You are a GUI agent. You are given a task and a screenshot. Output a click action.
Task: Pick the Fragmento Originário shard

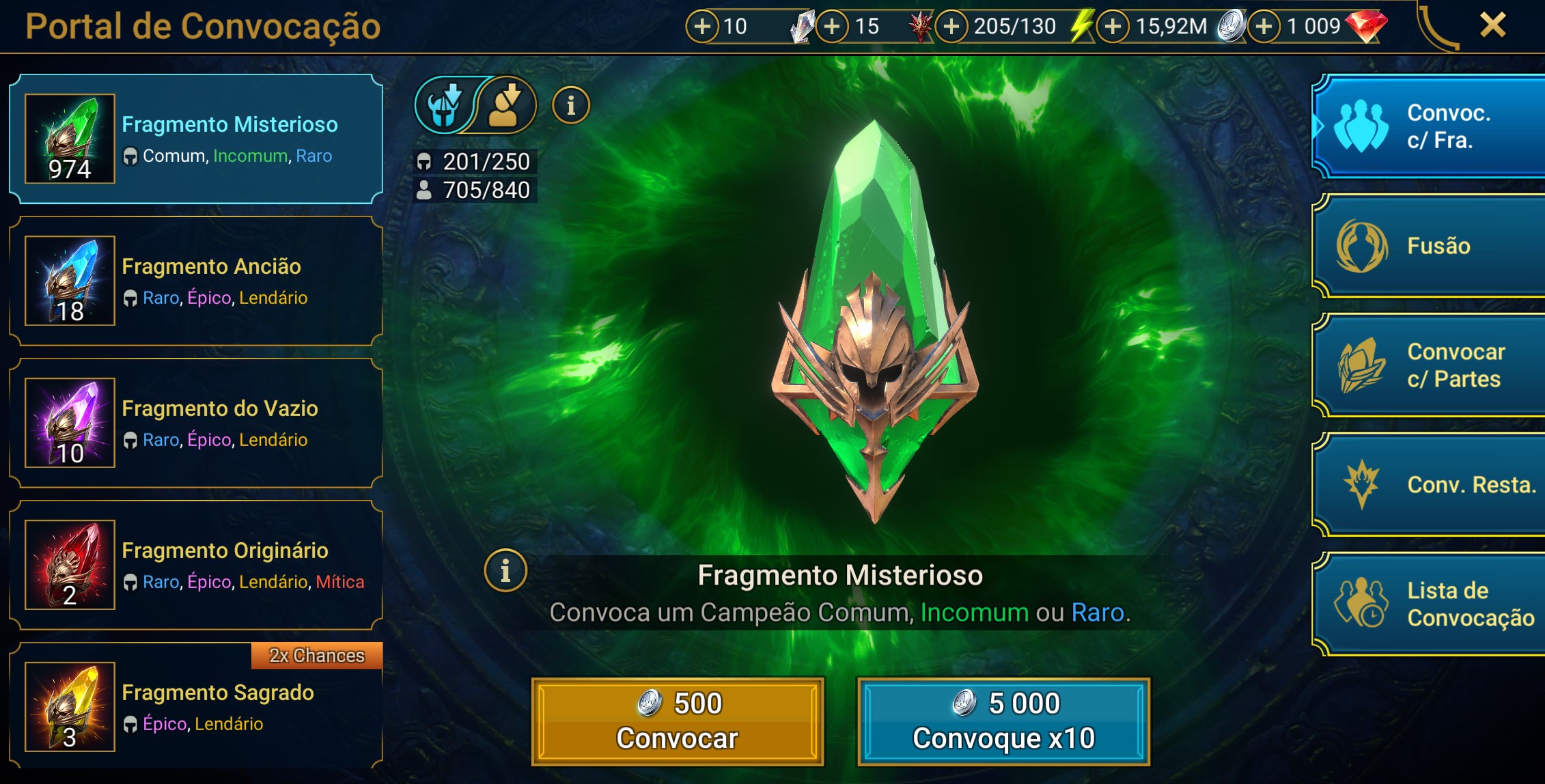click(x=195, y=565)
